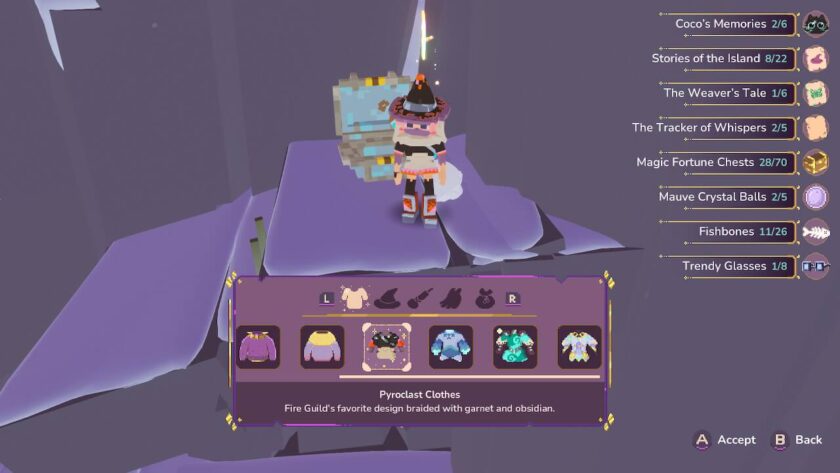Select the yellow and lavender gradient sweater
840x473 pixels.
(322, 347)
